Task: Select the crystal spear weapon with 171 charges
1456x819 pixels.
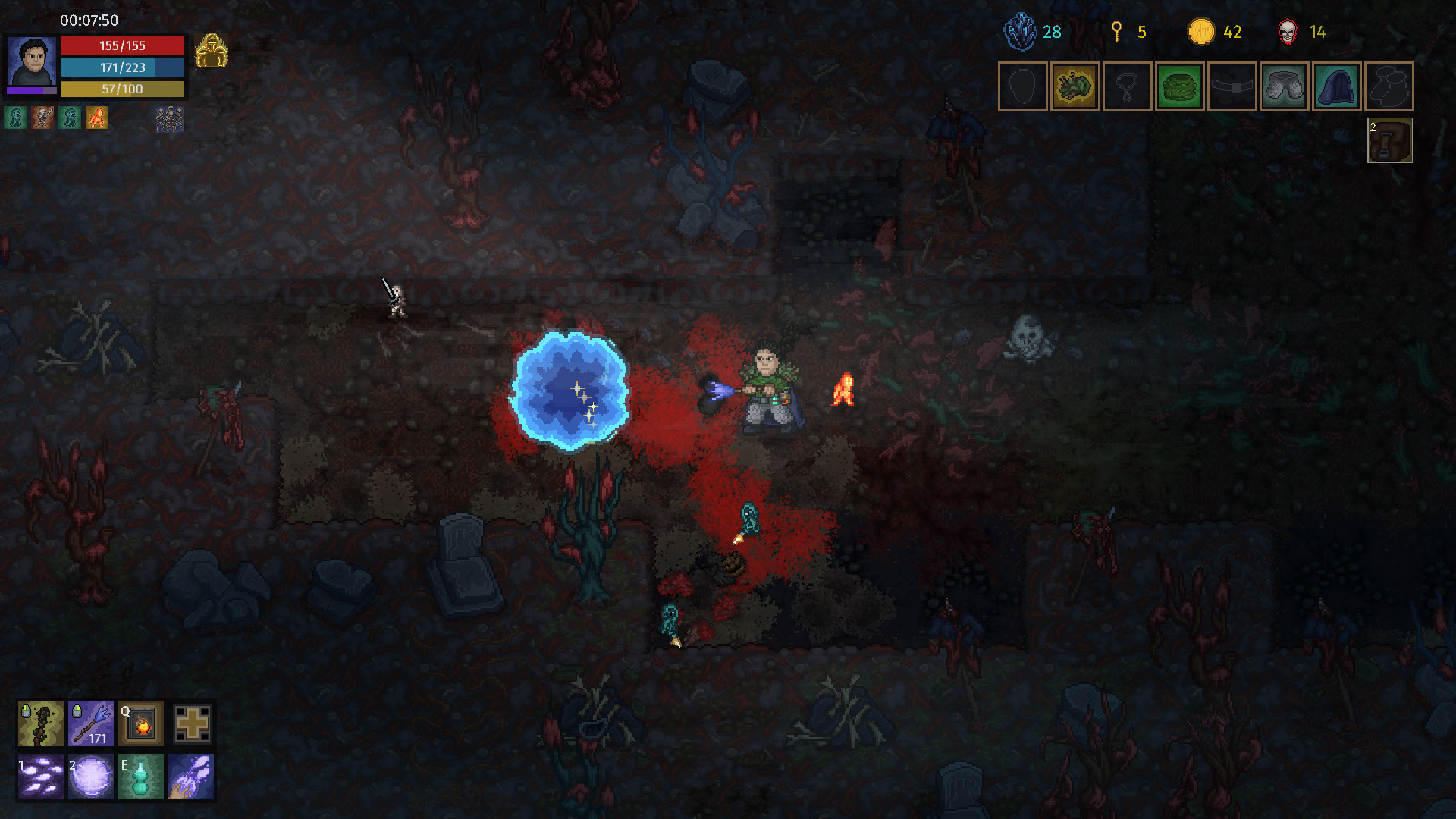Action: [x=90, y=723]
